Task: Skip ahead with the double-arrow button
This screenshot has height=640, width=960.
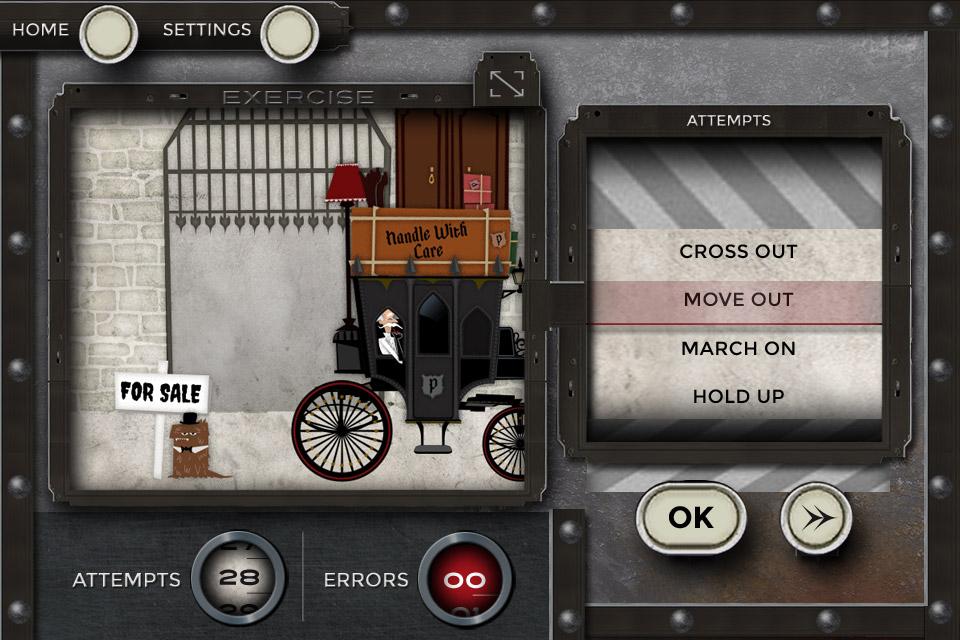Action: (x=816, y=517)
